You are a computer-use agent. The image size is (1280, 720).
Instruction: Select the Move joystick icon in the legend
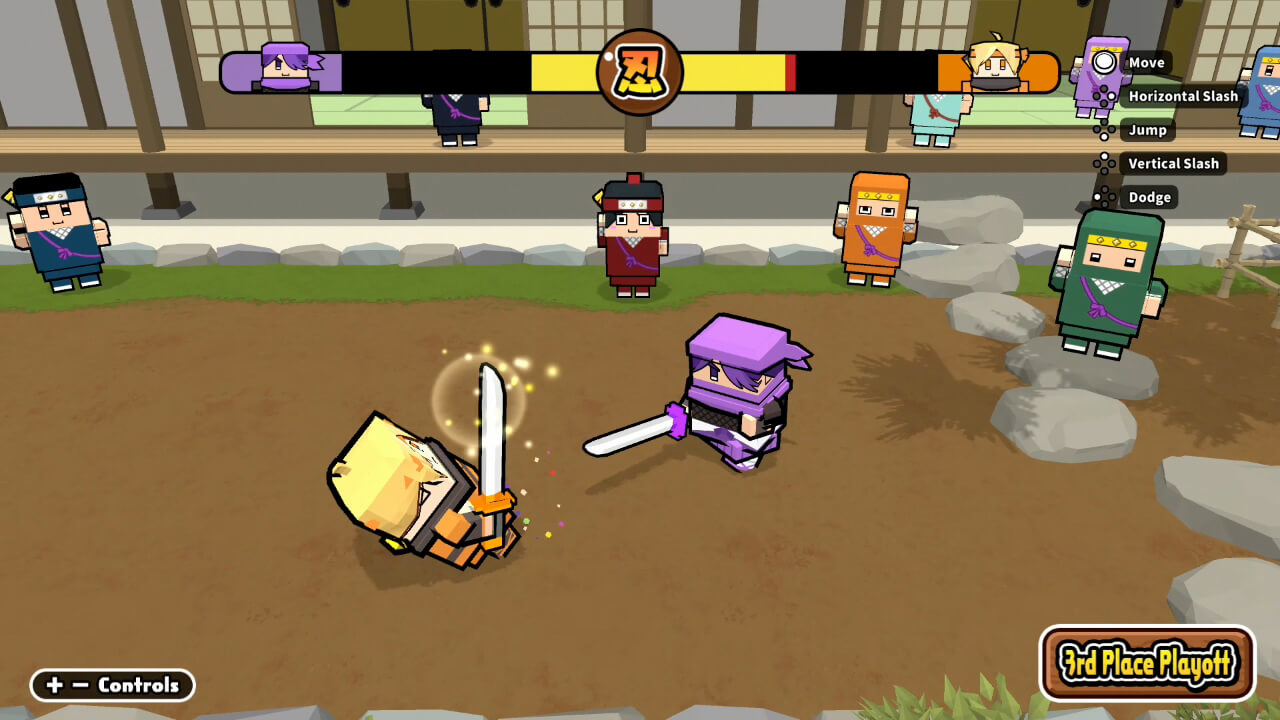pyautogui.click(x=1105, y=63)
